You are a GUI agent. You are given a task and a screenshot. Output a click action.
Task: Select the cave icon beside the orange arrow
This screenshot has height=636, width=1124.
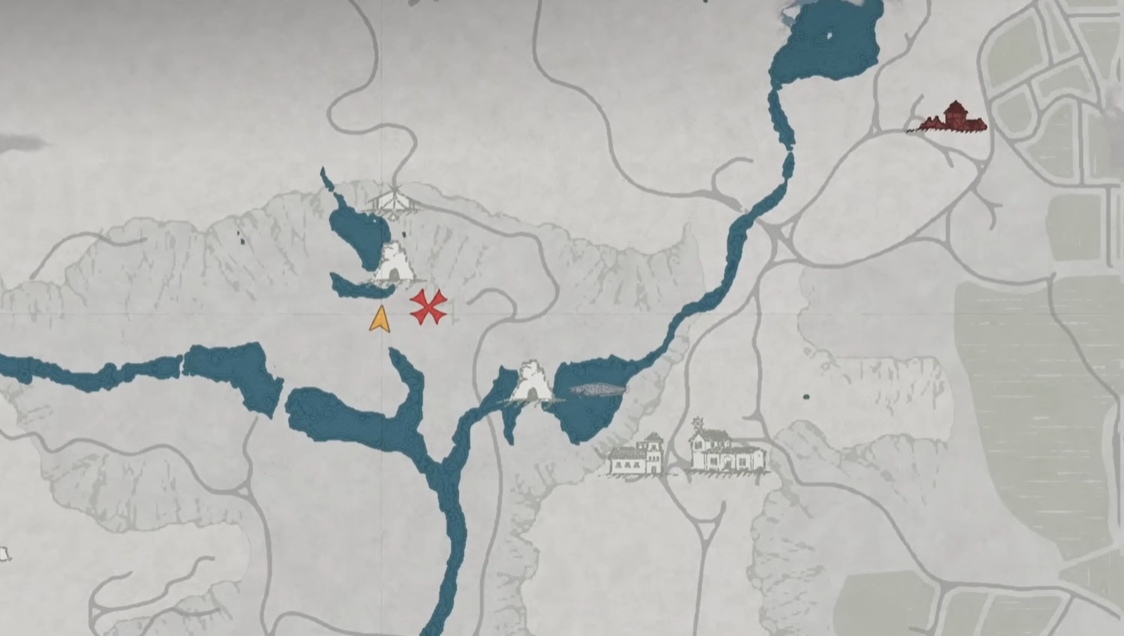396,264
